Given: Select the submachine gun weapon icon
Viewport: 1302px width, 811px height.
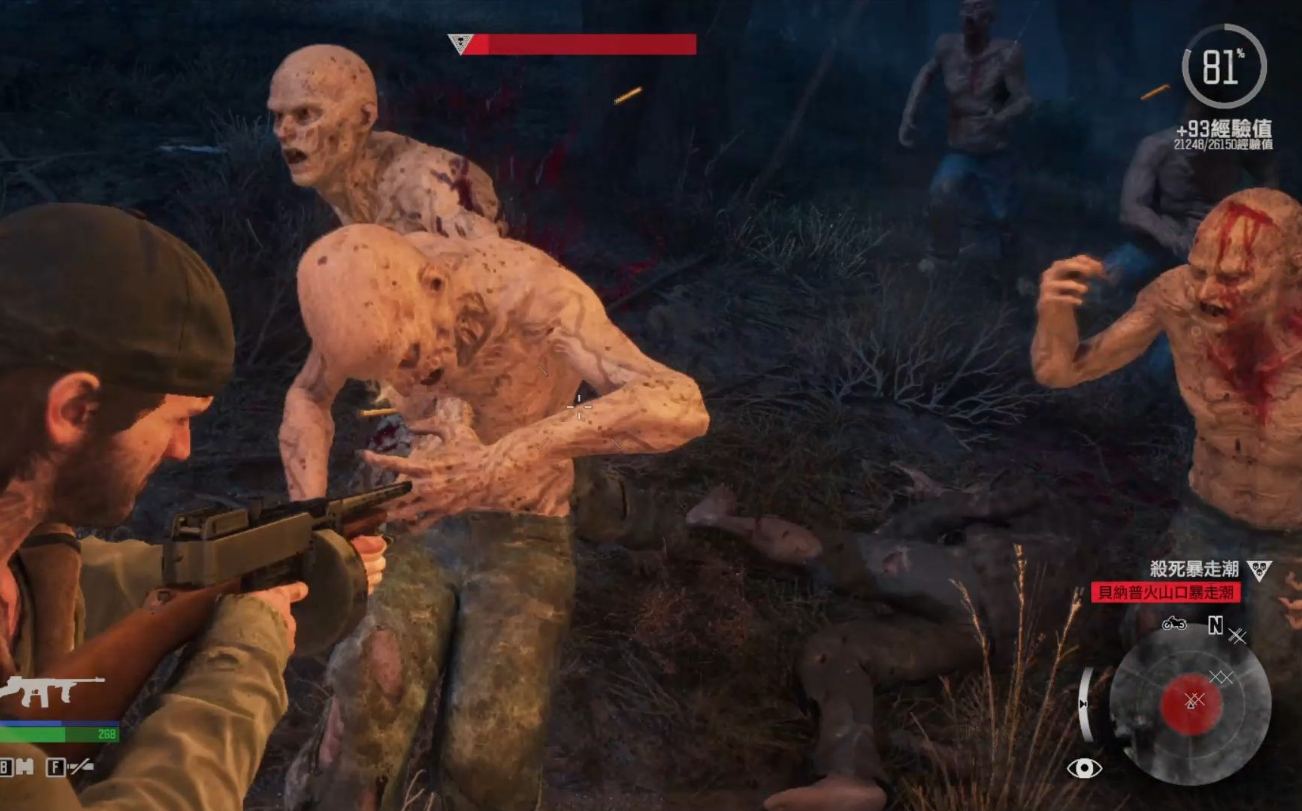Looking at the screenshot, I should (x=52, y=690).
